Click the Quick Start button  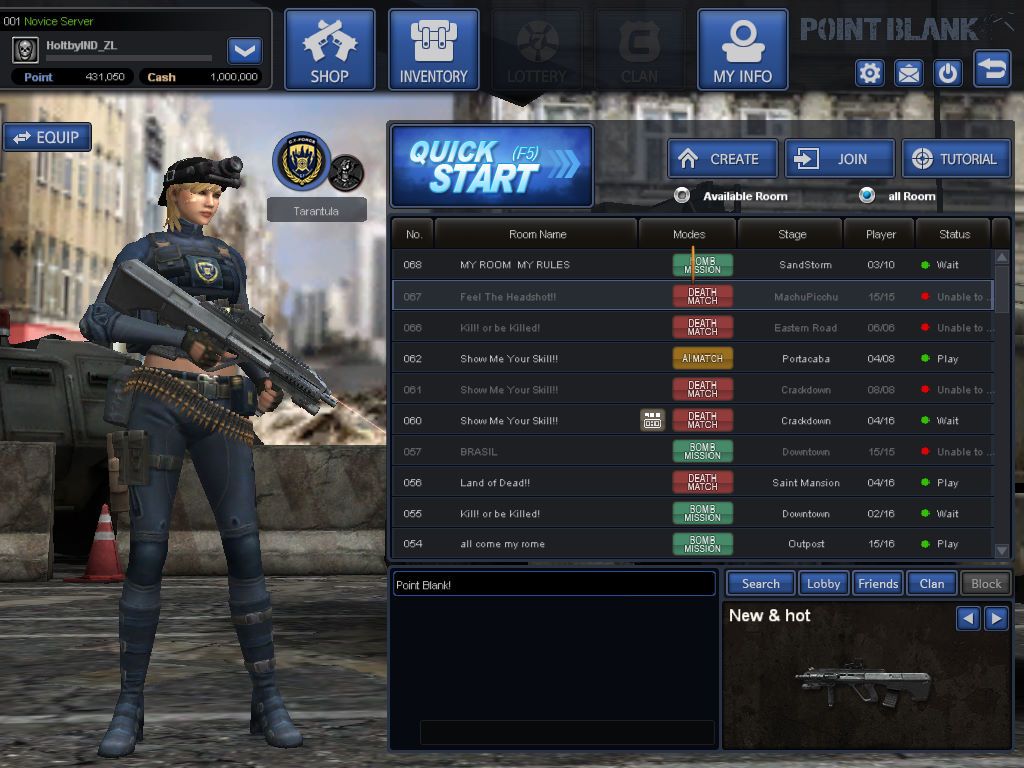(x=492, y=165)
